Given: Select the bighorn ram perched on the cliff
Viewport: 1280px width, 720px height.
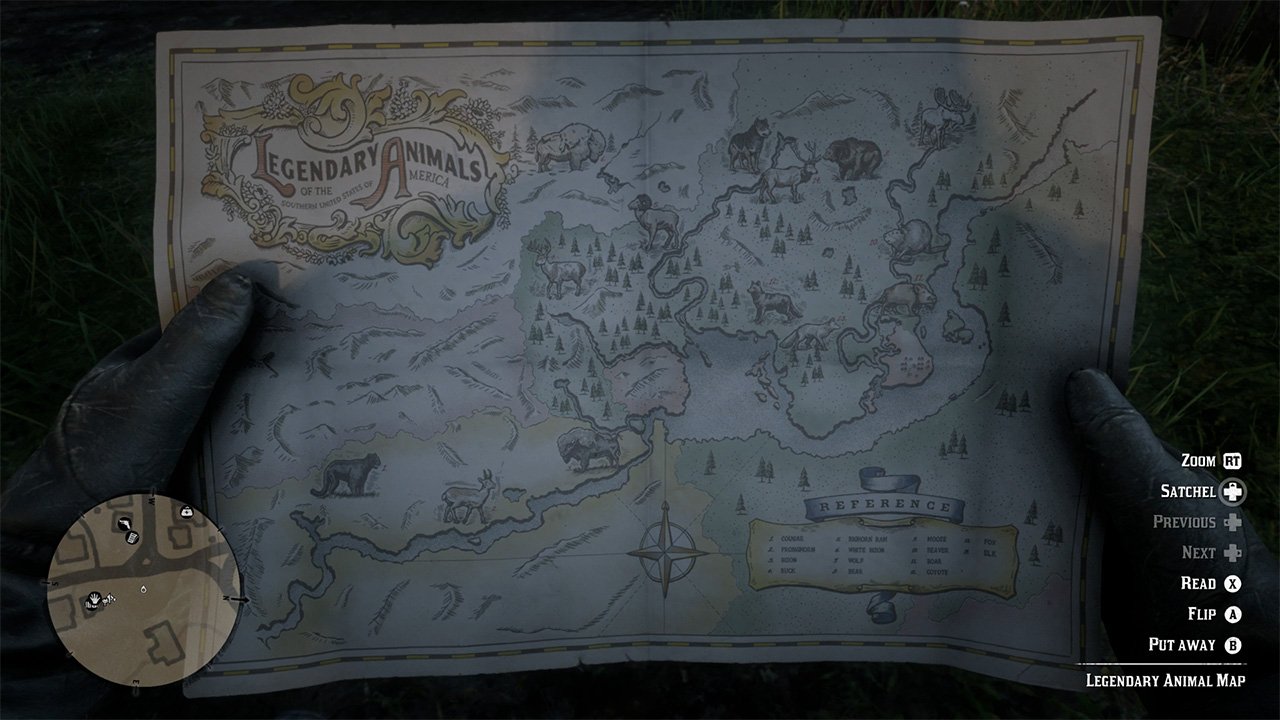Looking at the screenshot, I should coord(655,220).
